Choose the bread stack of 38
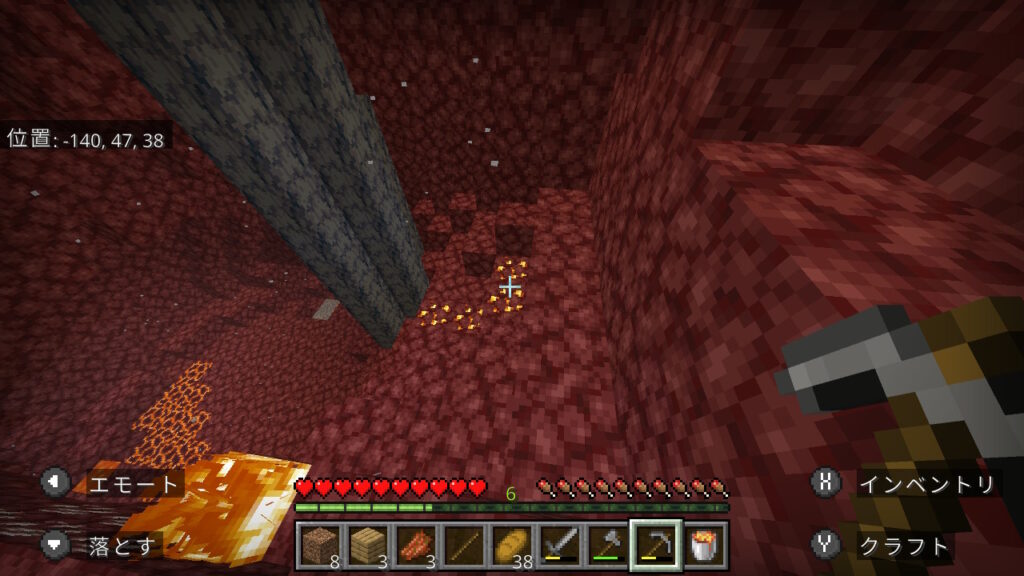1024x576 pixels. 511,545
